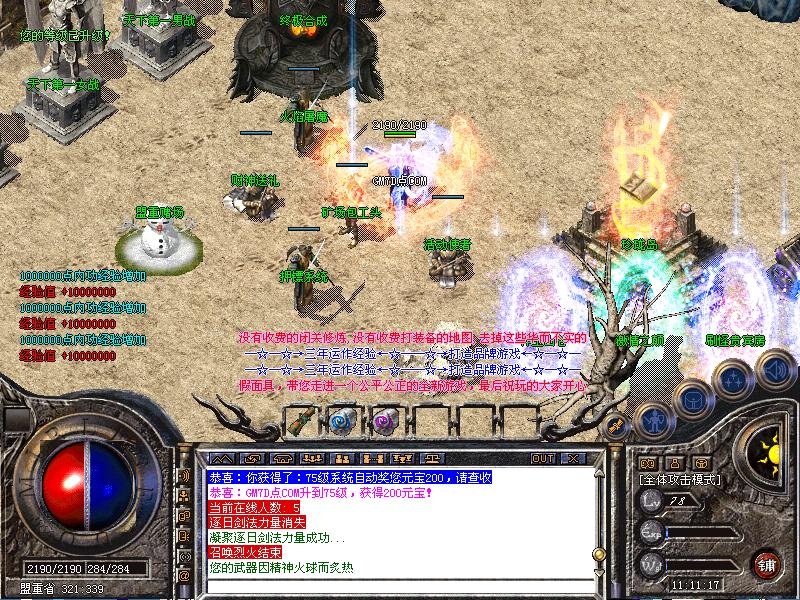Close the chat panel with X button
This screenshot has height=600, width=800.
point(574,458)
